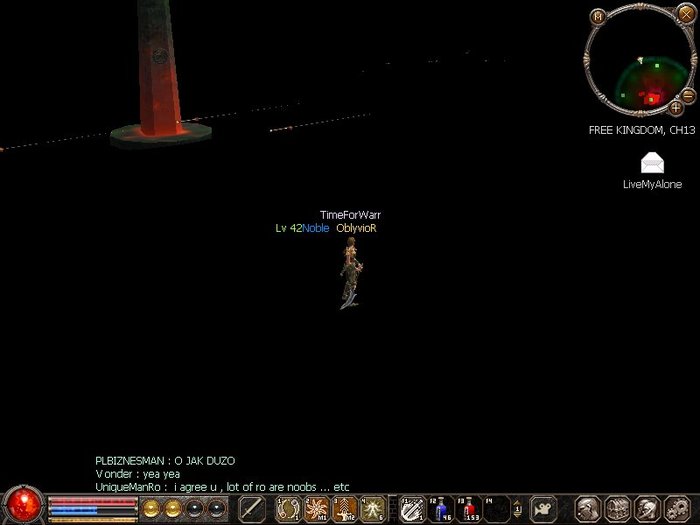Open the character helmet-face window
700x525 pixels.
(589, 508)
